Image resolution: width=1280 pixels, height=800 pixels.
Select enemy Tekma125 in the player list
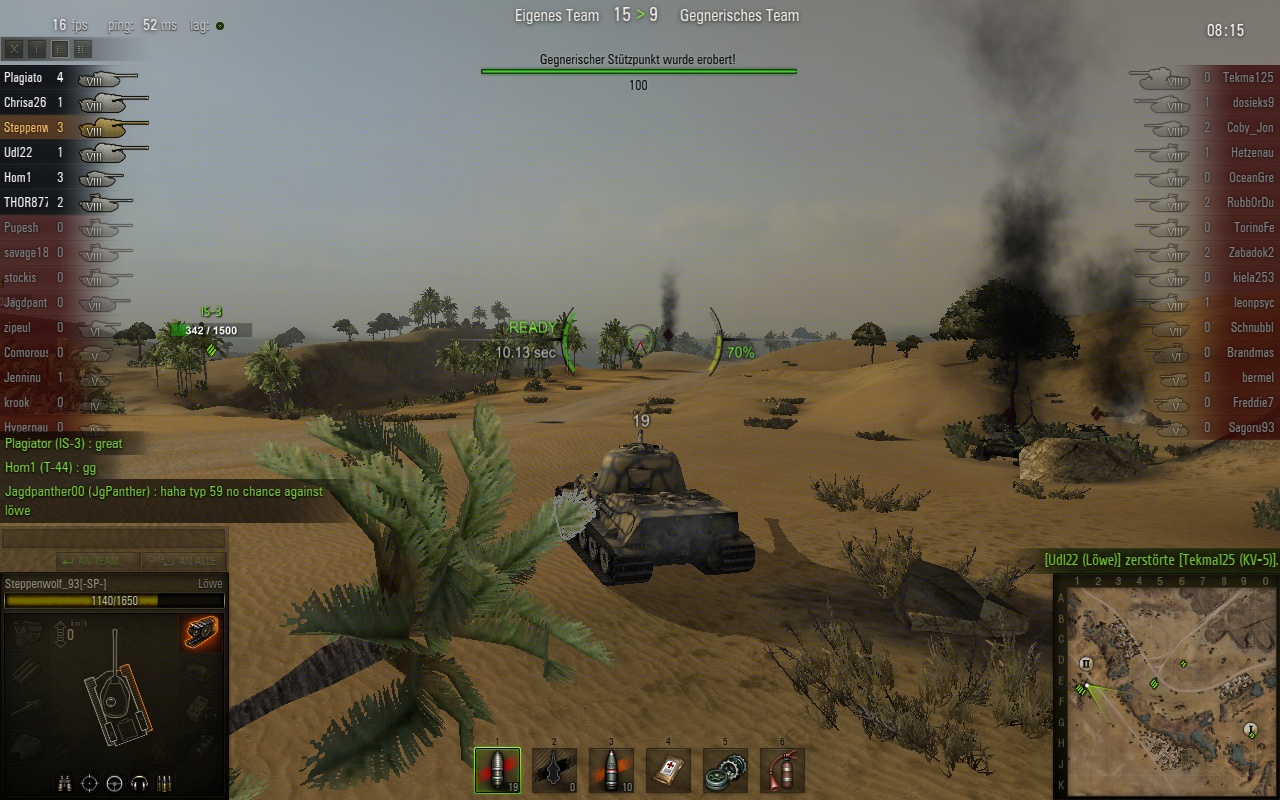1250,77
